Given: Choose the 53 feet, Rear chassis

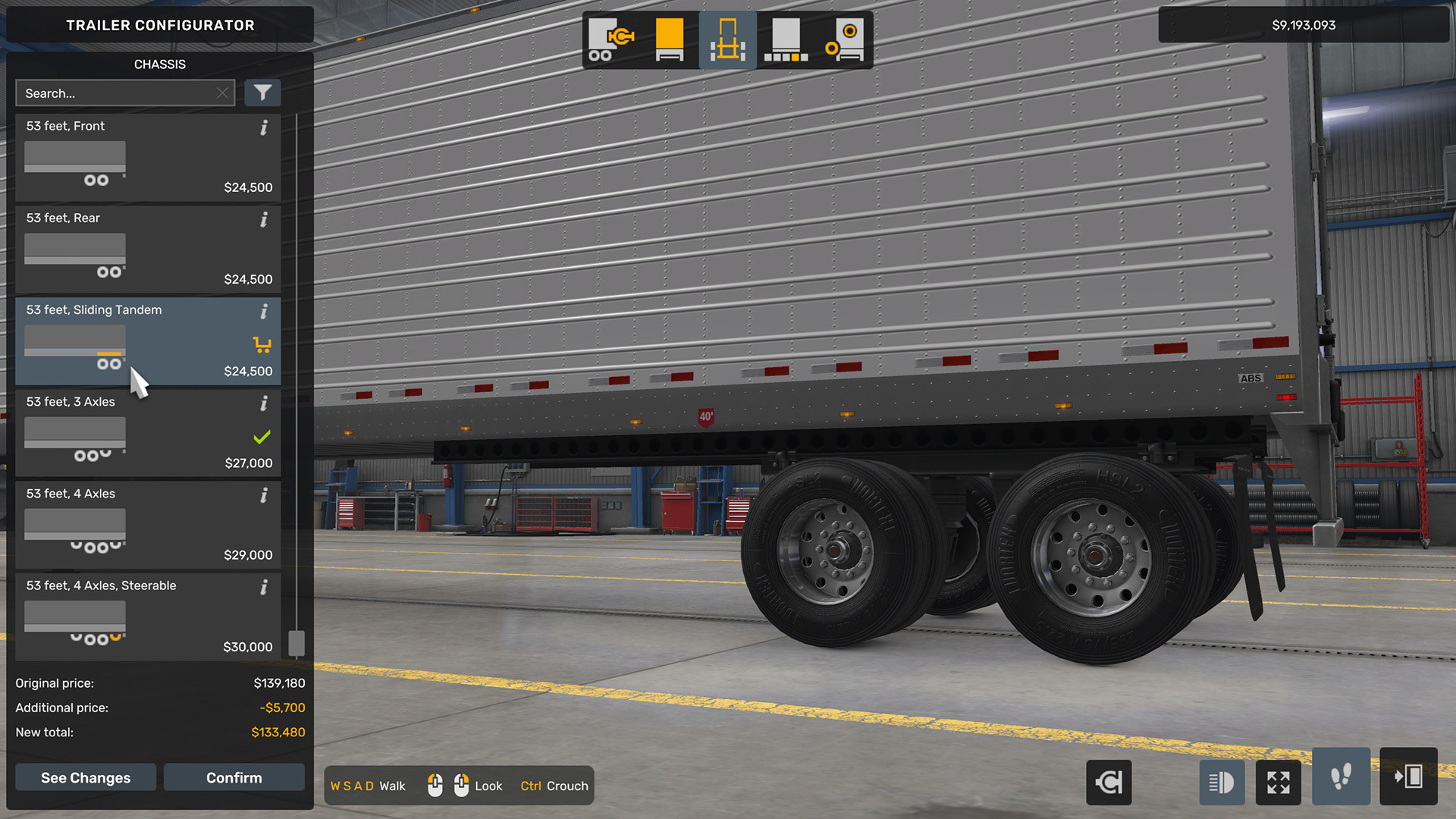Looking at the screenshot, I should click(148, 249).
